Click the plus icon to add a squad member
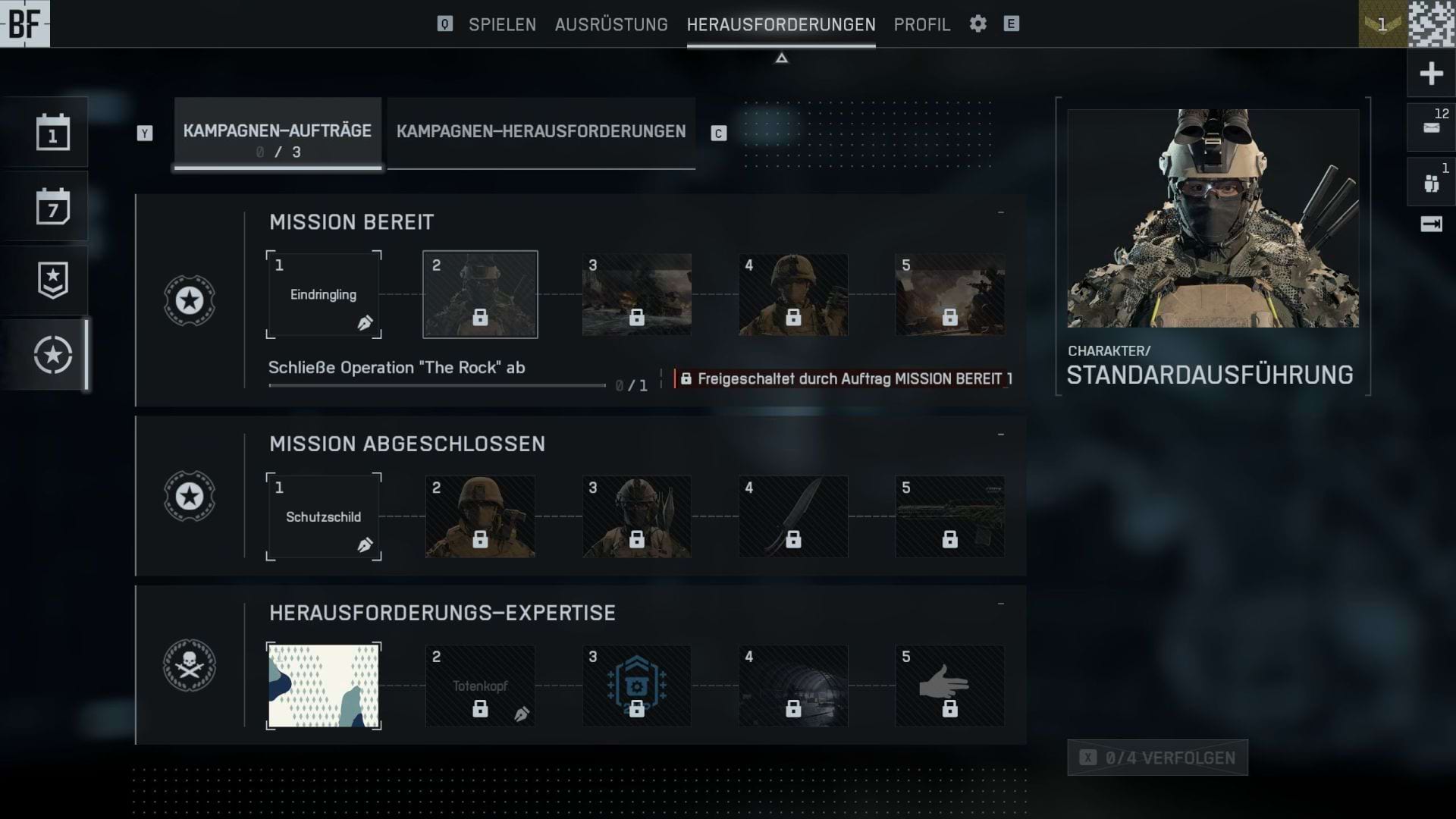This screenshot has width=1456, height=819. pyautogui.click(x=1431, y=74)
